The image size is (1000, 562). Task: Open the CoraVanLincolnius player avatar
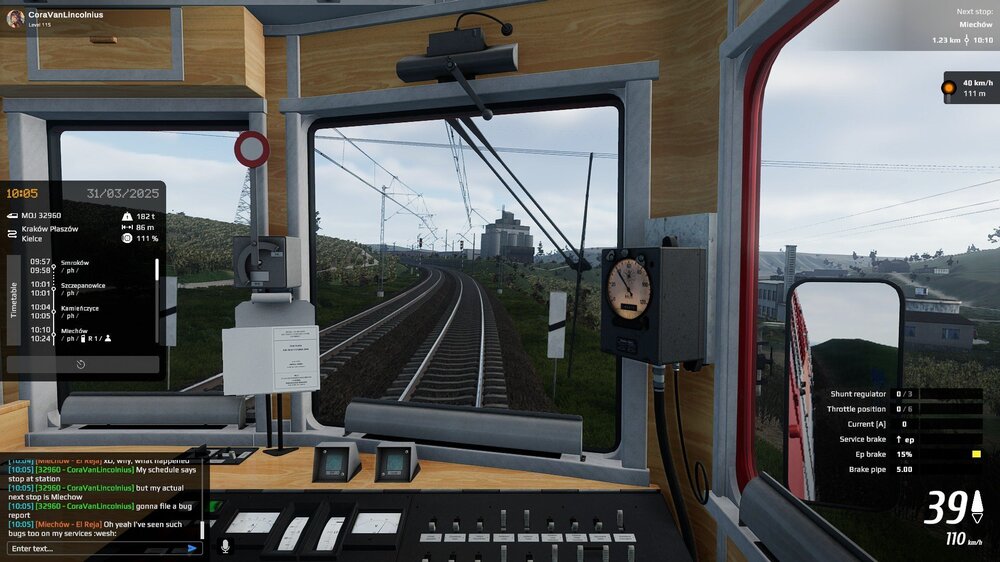click(x=14, y=18)
